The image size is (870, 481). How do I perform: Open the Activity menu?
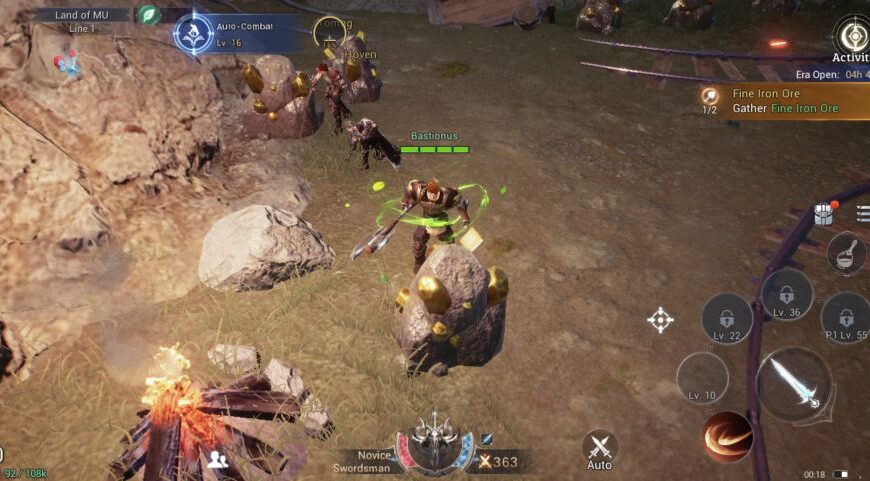point(851,38)
